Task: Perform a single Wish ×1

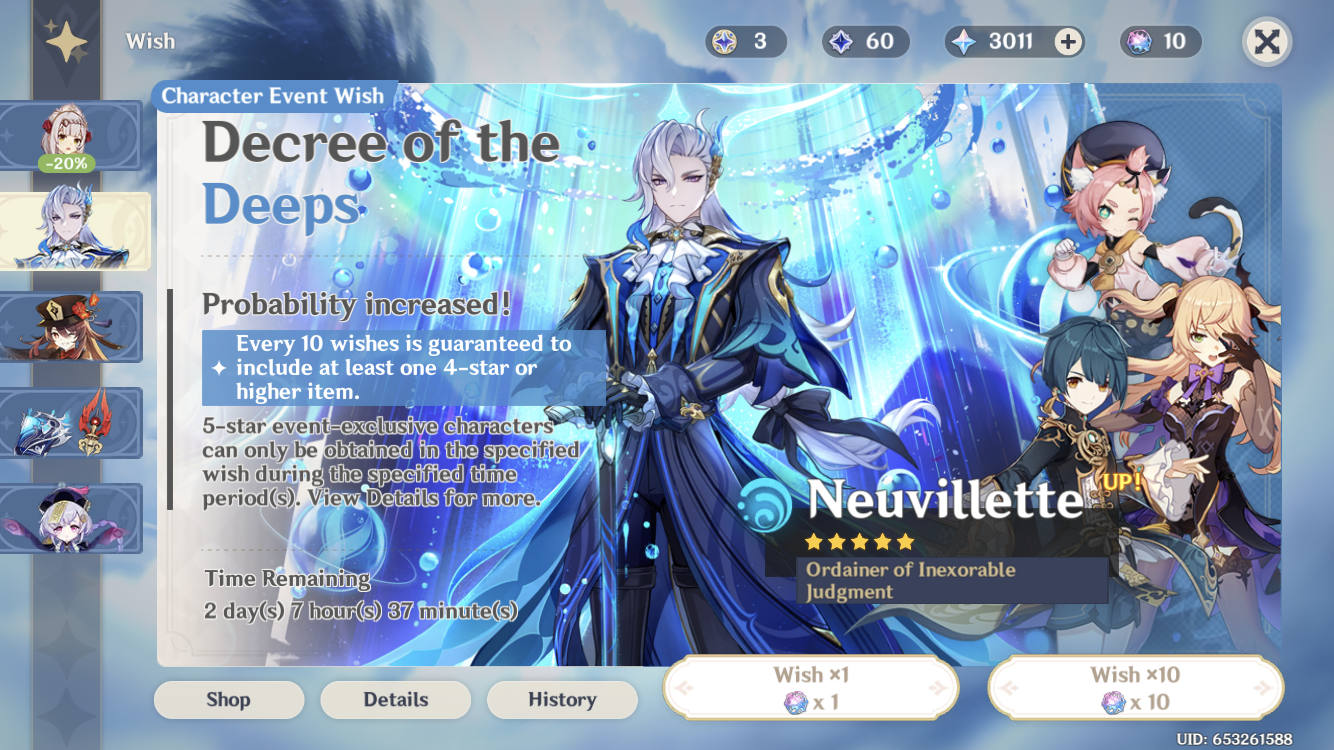Action: pyautogui.click(x=810, y=687)
